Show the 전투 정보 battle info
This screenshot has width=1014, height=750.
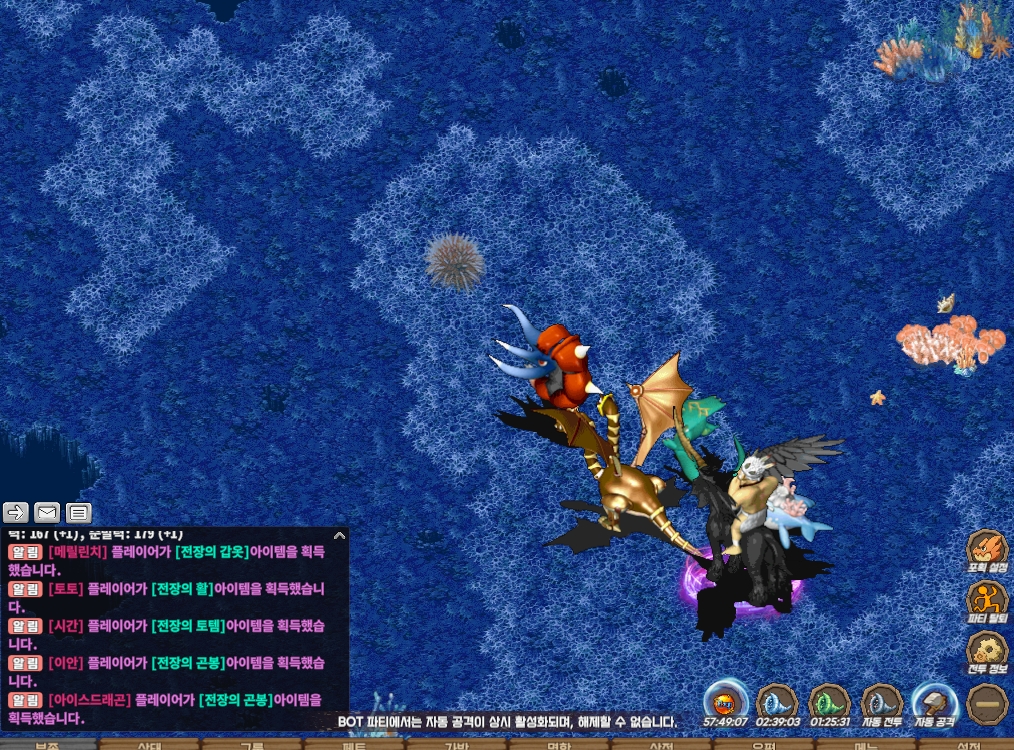pyautogui.click(x=986, y=655)
